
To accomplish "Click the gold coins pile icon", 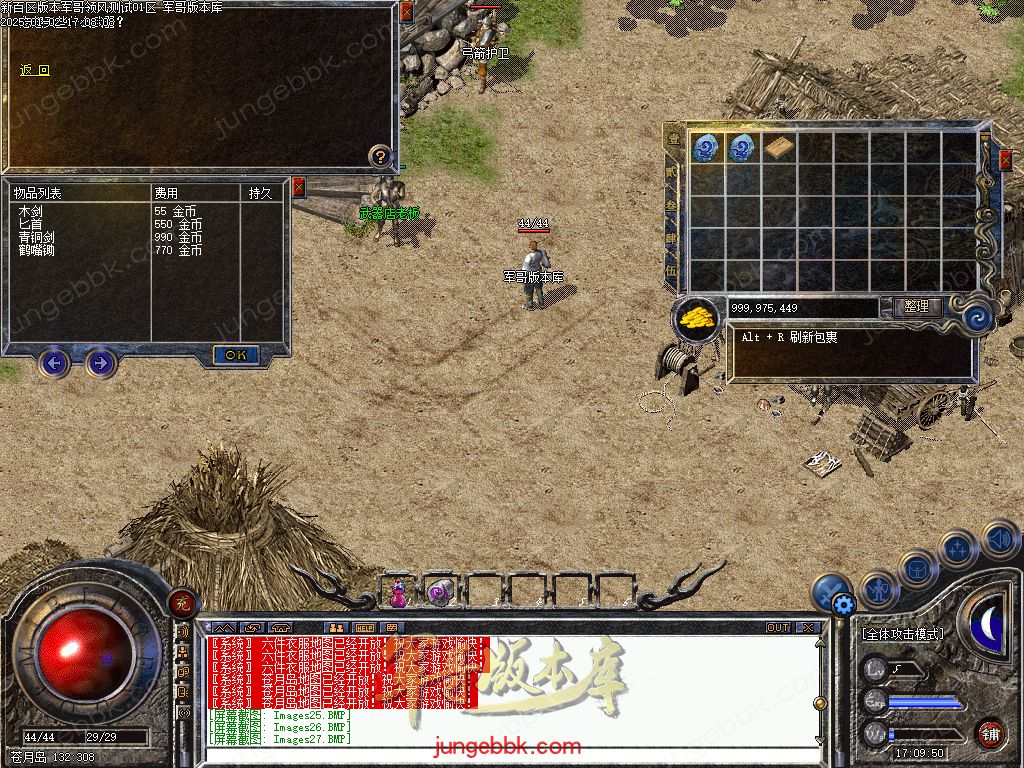I will [697, 317].
